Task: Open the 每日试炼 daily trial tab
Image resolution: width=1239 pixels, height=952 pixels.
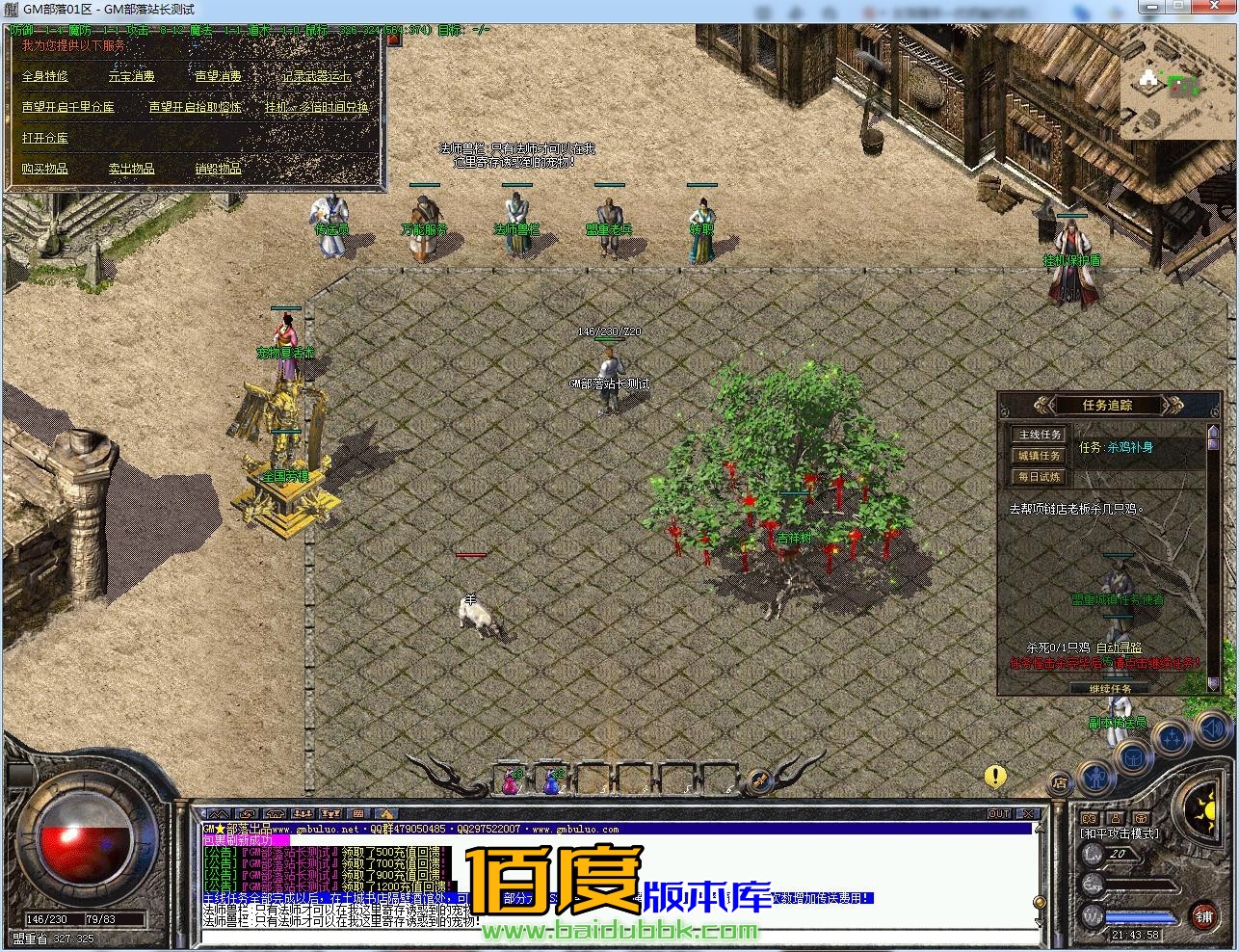Action: (1040, 477)
